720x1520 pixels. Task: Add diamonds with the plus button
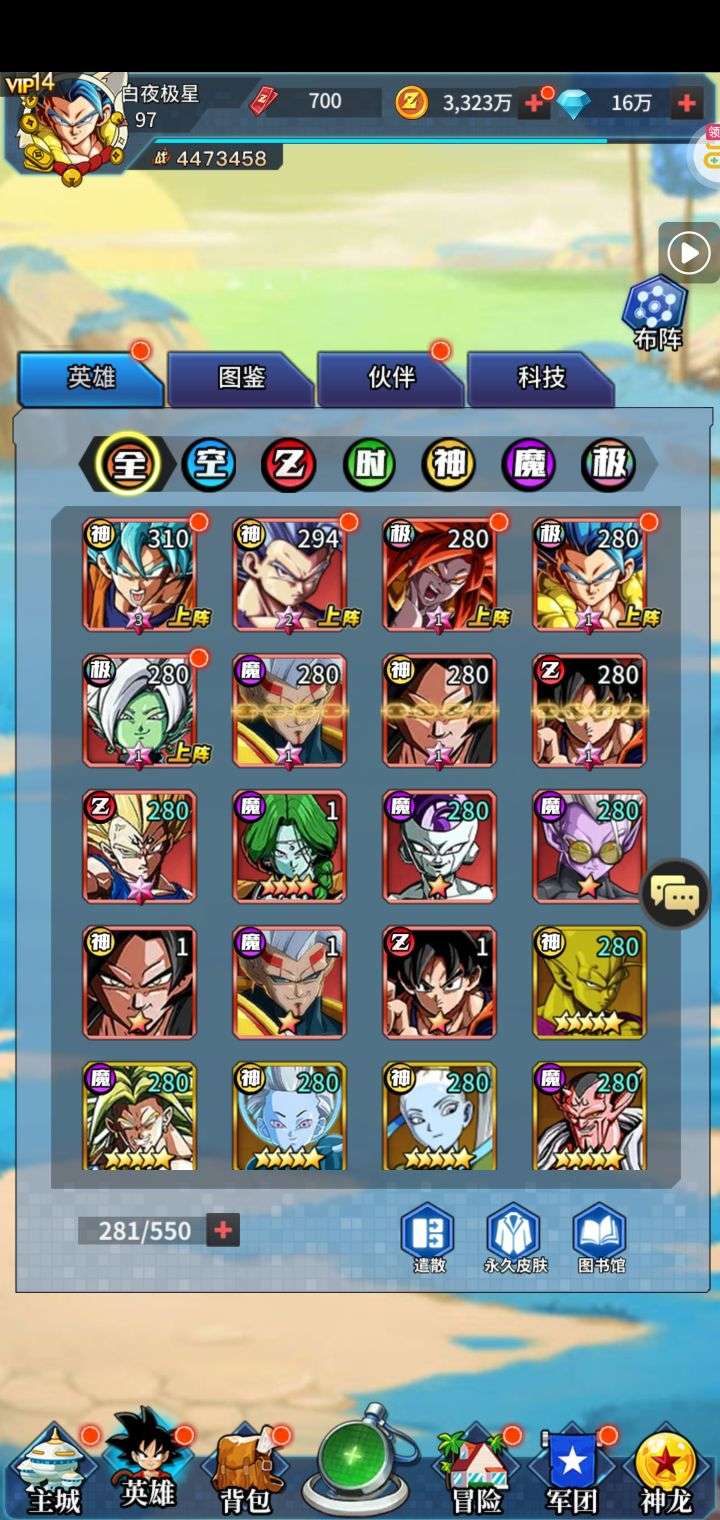pyautogui.click(x=687, y=102)
